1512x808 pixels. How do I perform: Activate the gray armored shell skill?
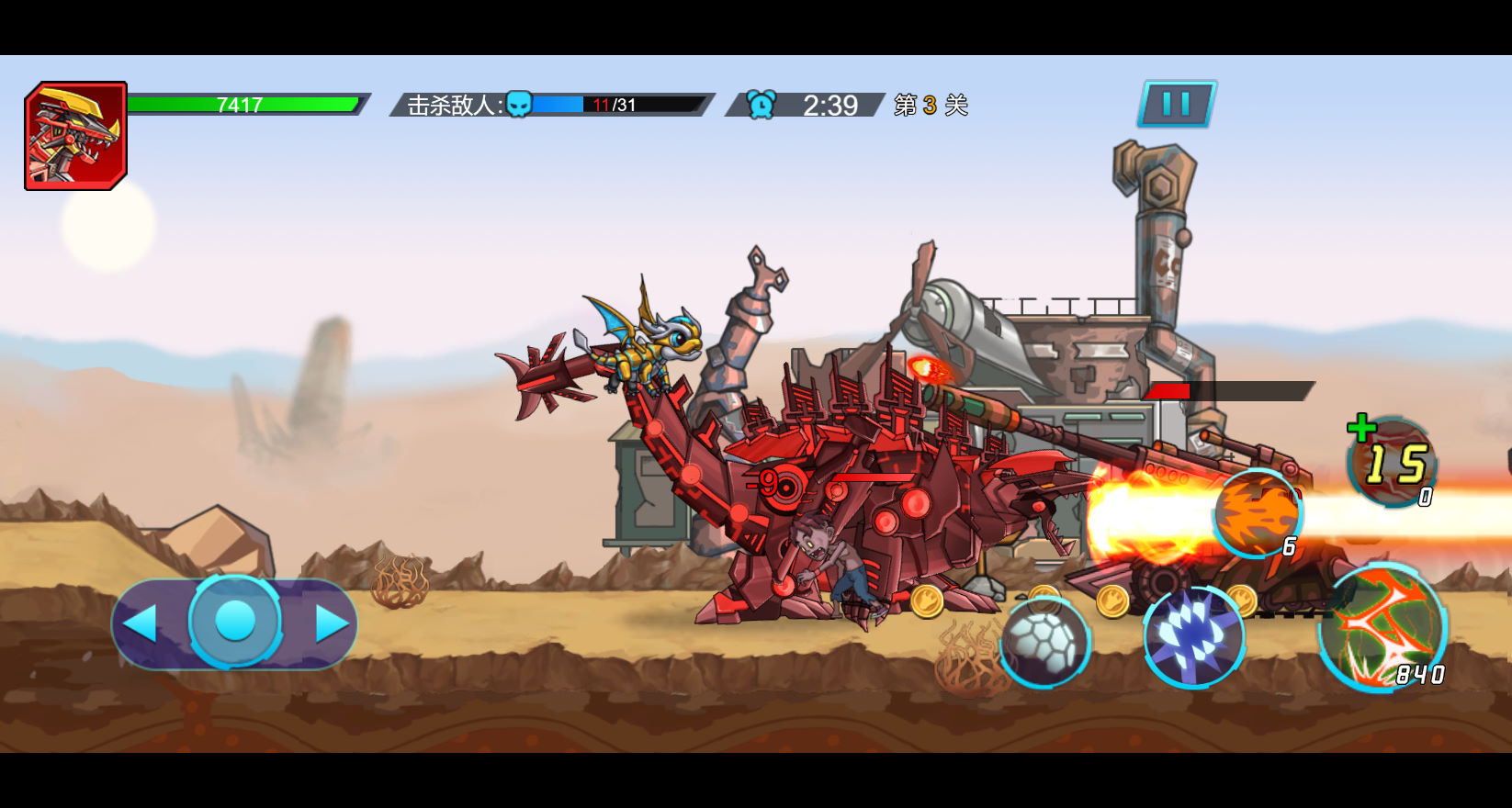(x=1044, y=642)
